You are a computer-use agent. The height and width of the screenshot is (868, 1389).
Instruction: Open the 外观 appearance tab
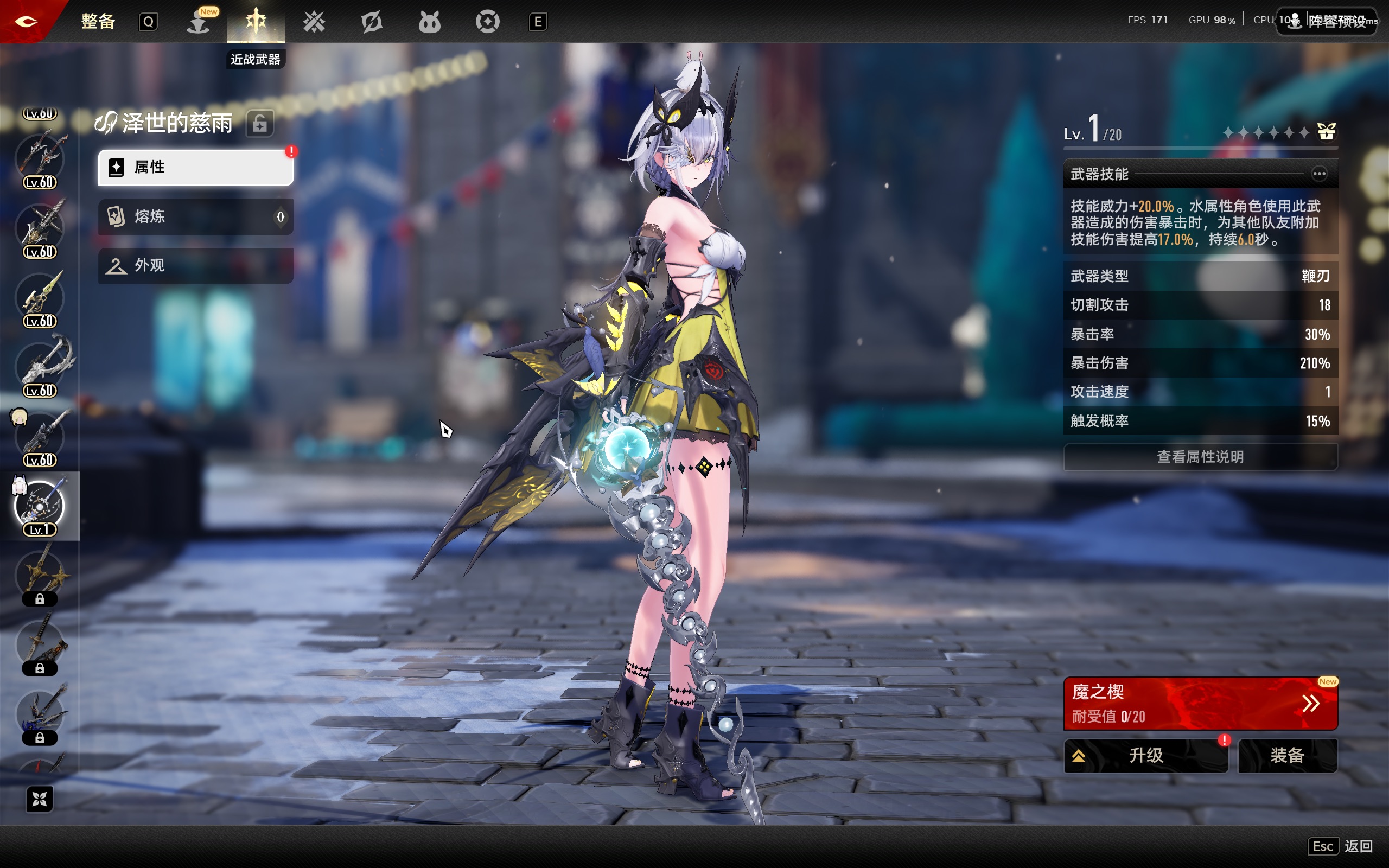pyautogui.click(x=195, y=266)
